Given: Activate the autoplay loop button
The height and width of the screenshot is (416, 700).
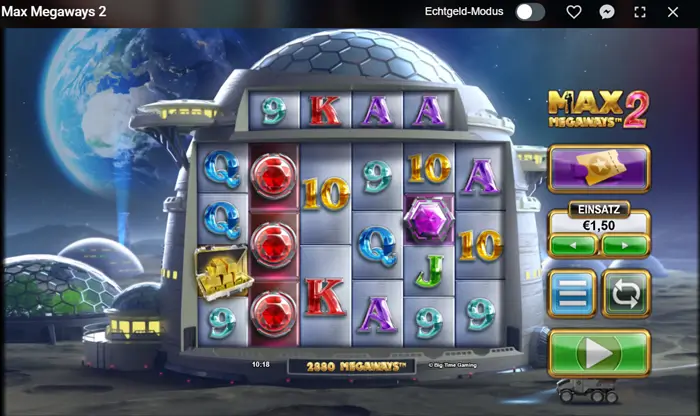Looking at the screenshot, I should tap(626, 294).
